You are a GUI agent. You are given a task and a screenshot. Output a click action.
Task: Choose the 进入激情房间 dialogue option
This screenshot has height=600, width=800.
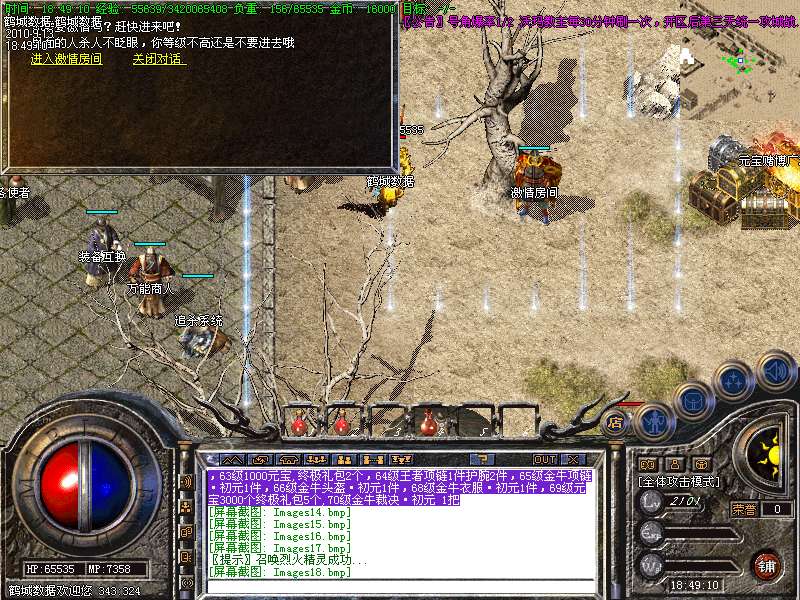pos(66,59)
